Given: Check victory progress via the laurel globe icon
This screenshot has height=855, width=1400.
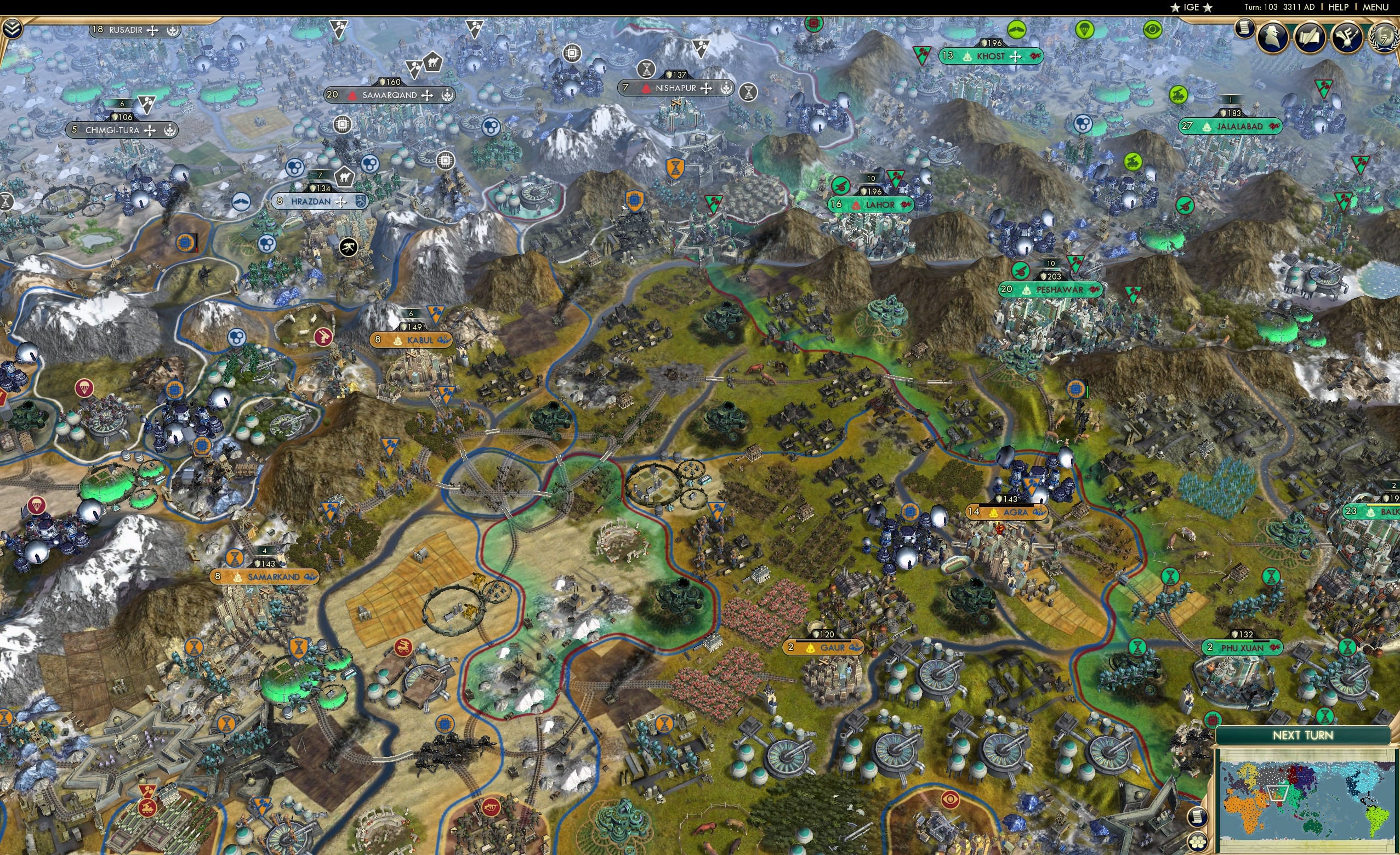Looking at the screenshot, I should pyautogui.click(x=1385, y=38).
